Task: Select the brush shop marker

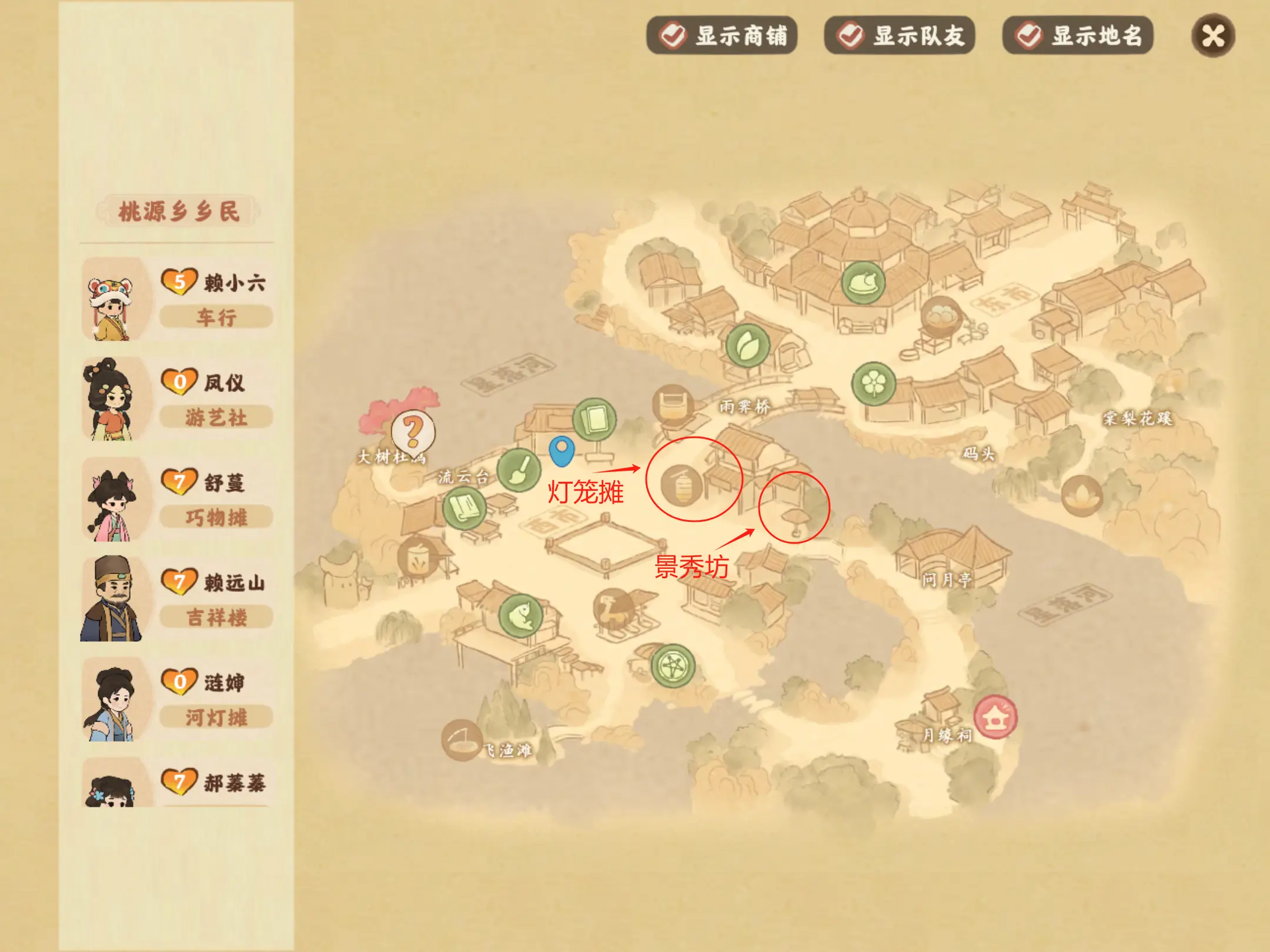Action: 519,470
